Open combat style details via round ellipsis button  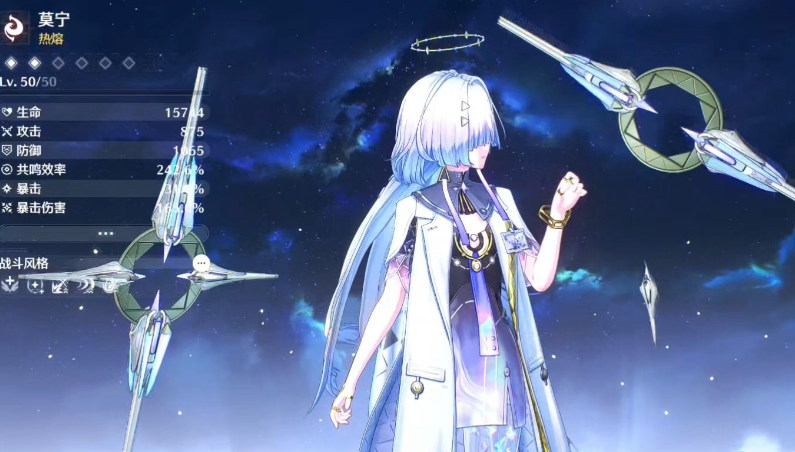coord(201,263)
